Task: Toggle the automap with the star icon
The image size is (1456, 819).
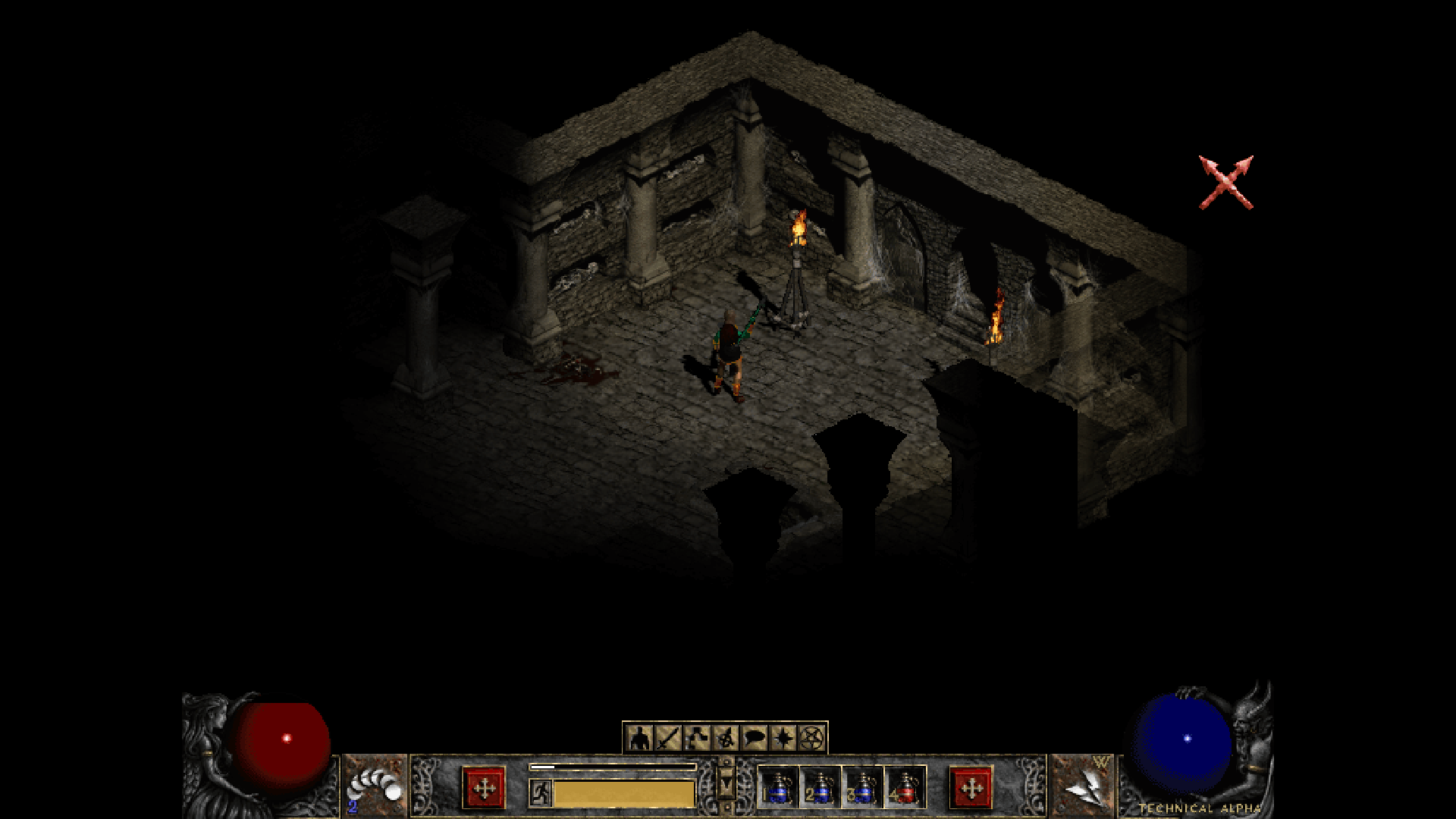Action: pyautogui.click(x=783, y=737)
